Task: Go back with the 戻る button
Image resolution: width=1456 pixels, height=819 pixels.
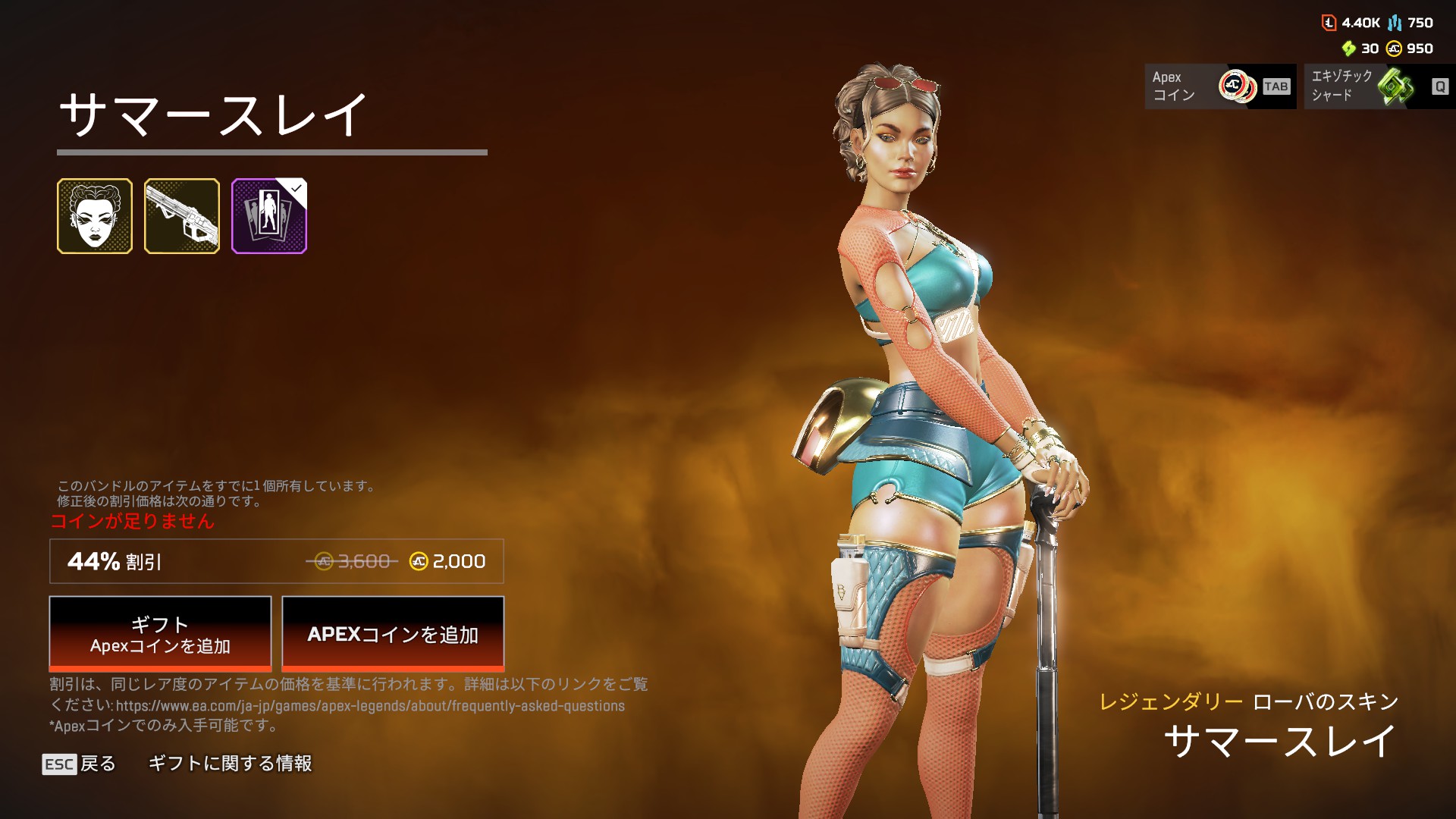Action: (80, 764)
